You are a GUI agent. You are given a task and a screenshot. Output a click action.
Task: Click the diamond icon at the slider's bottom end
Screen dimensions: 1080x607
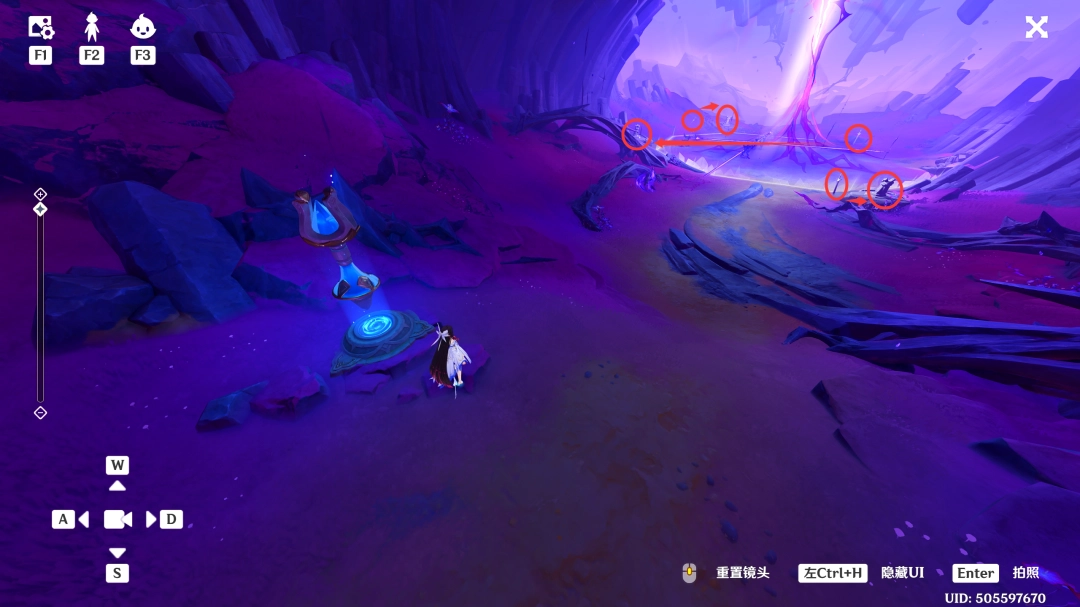[x=40, y=412]
